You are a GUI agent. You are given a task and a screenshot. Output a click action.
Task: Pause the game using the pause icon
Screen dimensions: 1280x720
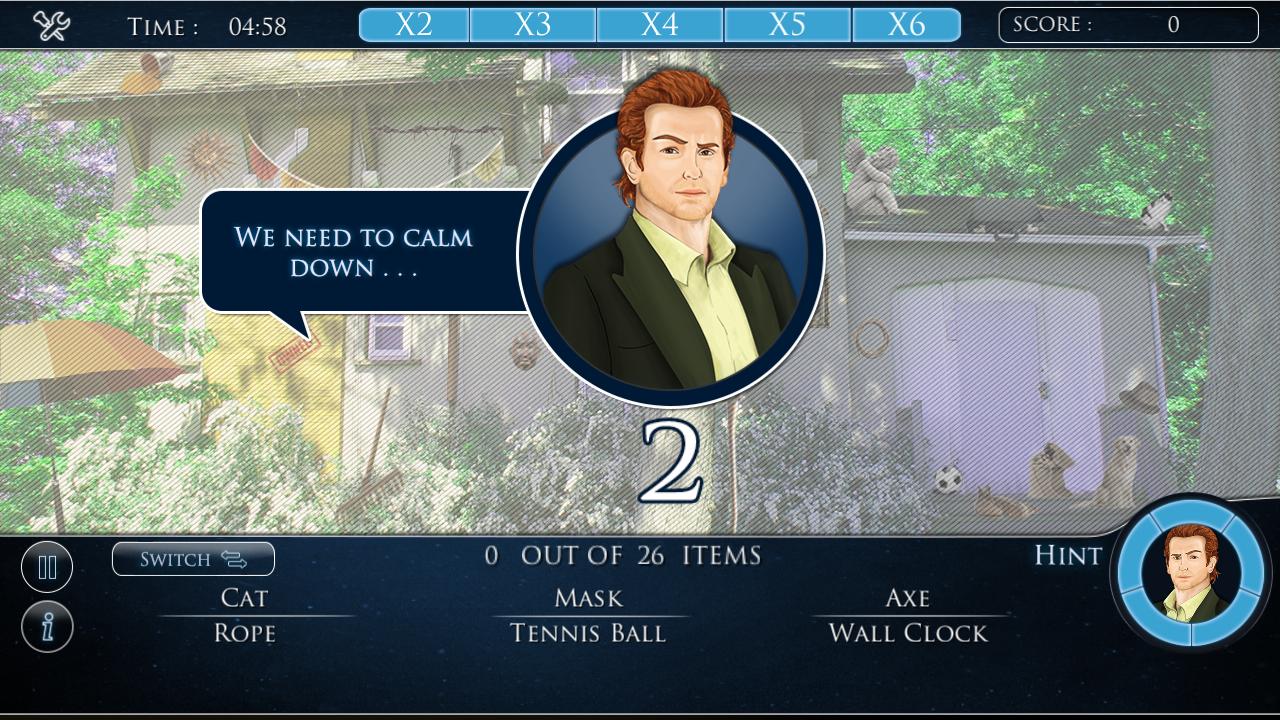[46, 566]
